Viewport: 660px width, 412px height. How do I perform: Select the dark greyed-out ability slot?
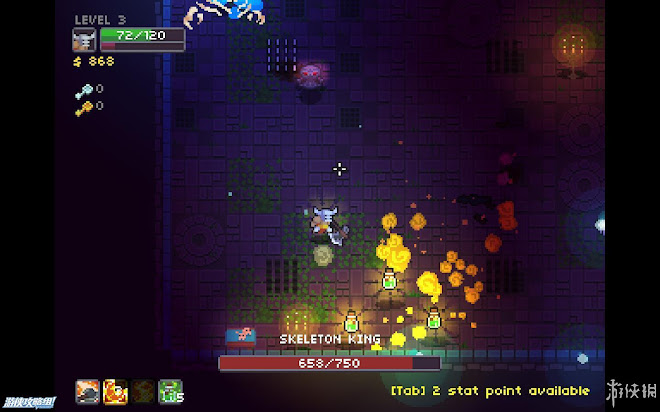coord(144,392)
